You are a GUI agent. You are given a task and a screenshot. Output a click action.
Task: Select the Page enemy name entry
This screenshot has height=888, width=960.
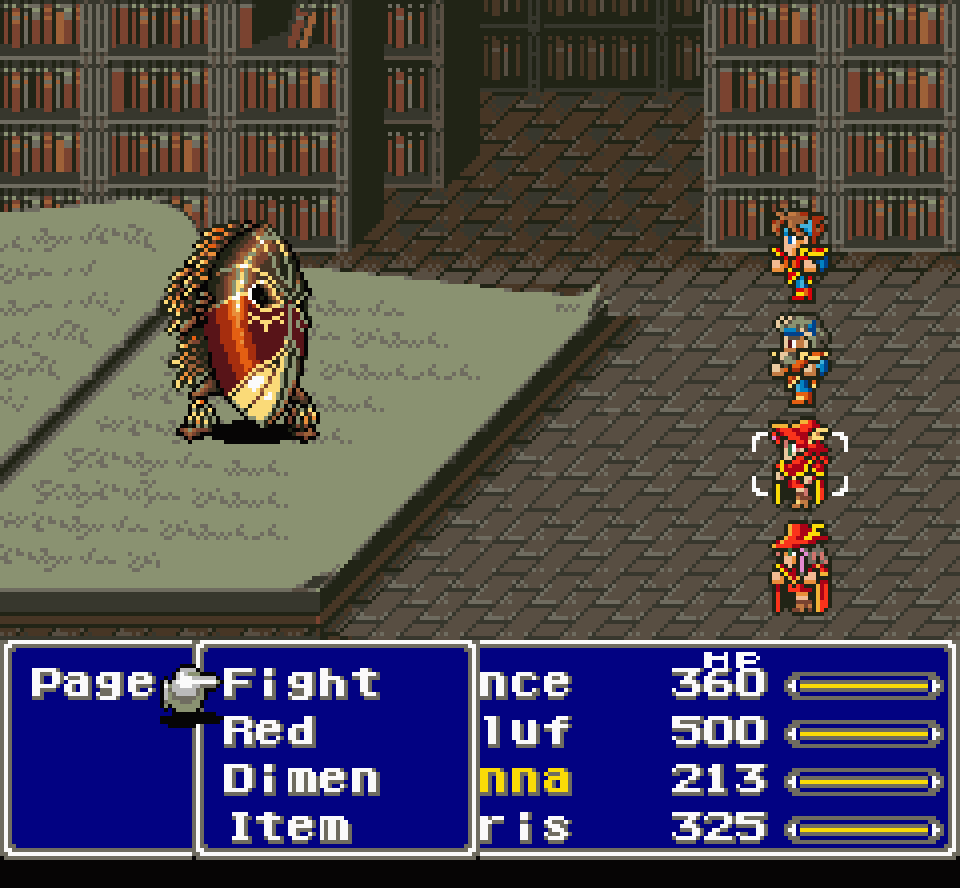click(93, 683)
